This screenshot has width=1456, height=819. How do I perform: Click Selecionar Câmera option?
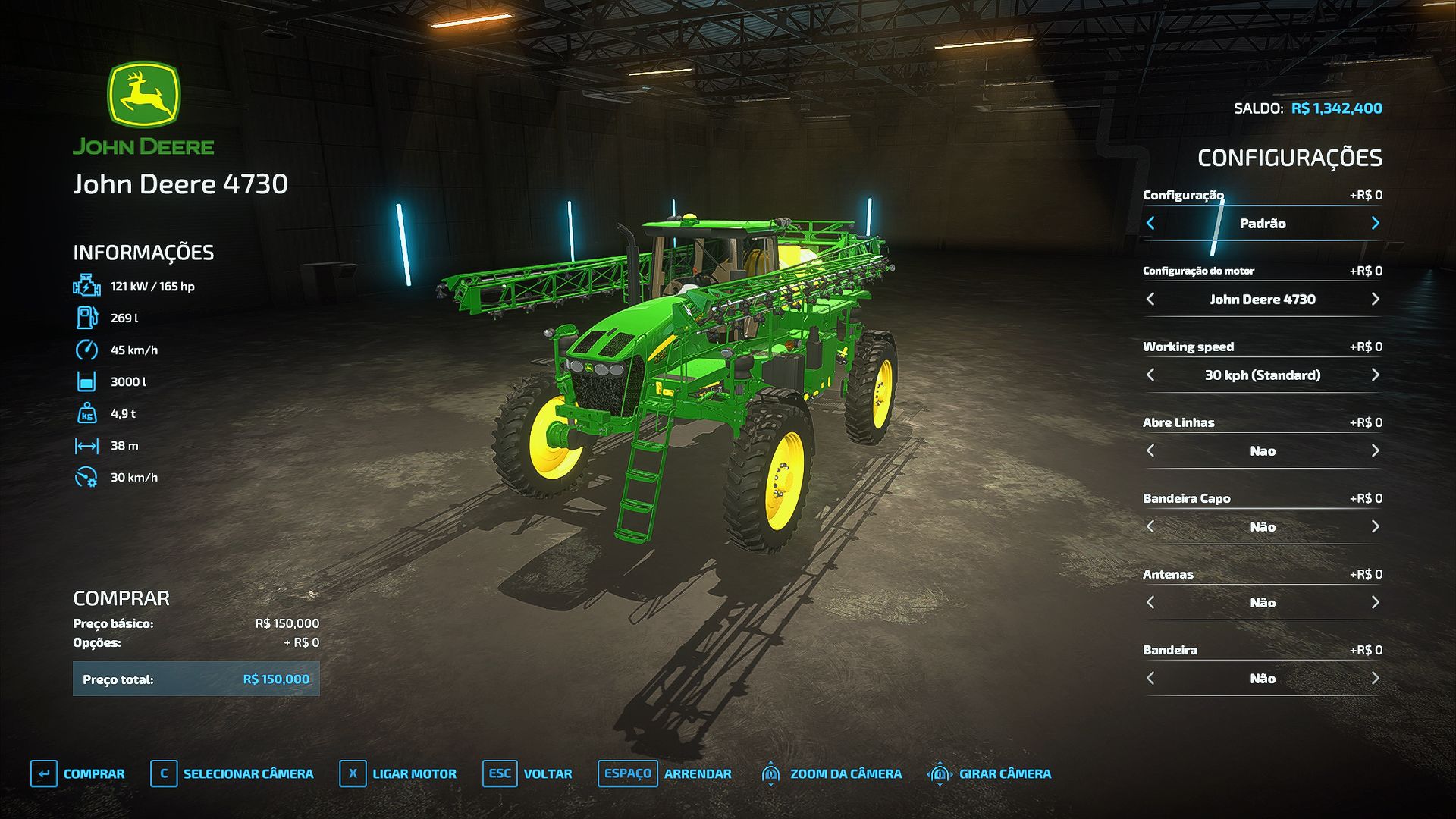tap(232, 773)
